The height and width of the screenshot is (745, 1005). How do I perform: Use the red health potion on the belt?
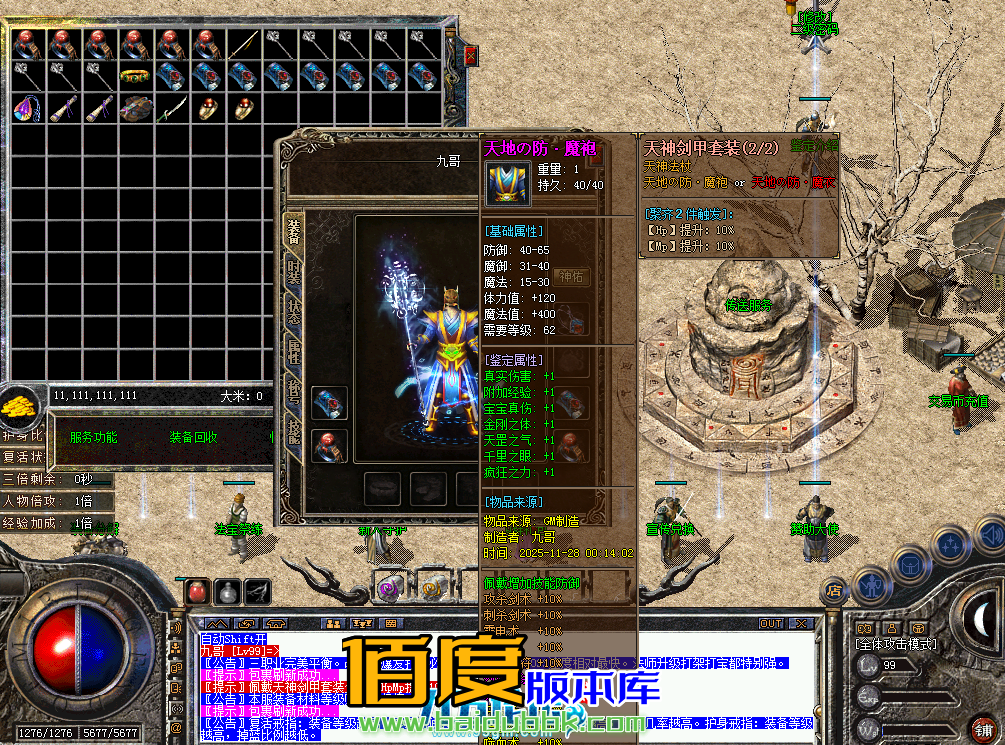(x=197, y=591)
